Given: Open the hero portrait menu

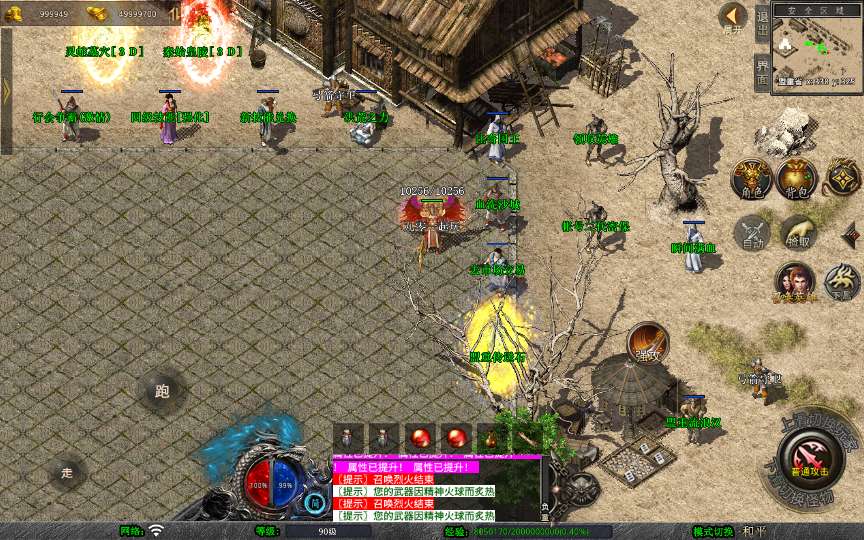Looking at the screenshot, I should pyautogui.click(x=794, y=282).
